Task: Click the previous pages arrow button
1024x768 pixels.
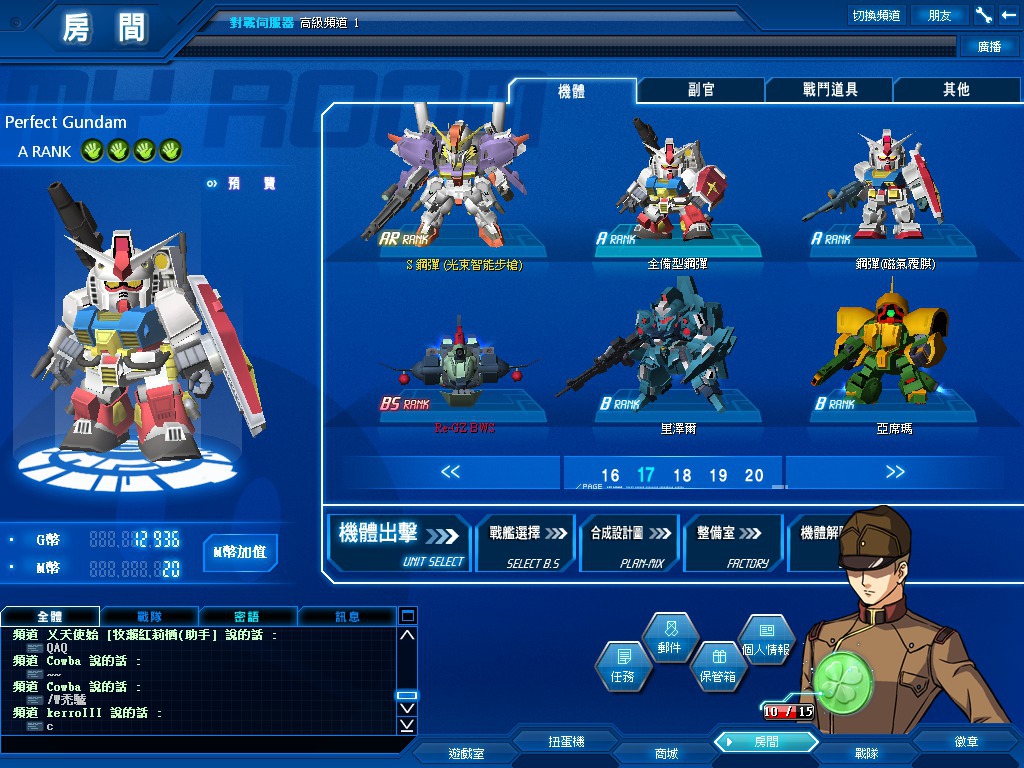Action: 450,472
